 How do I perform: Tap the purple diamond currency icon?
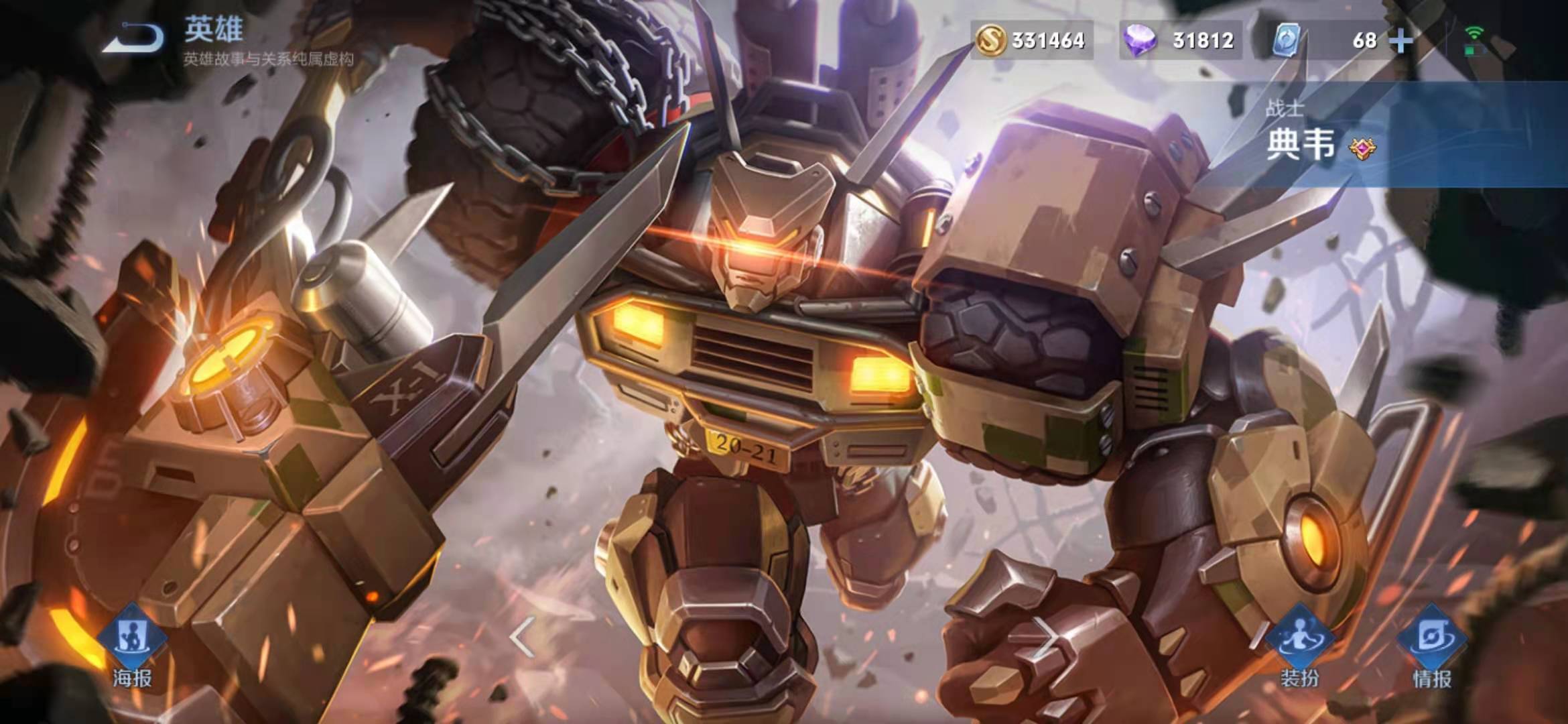click(x=1140, y=40)
